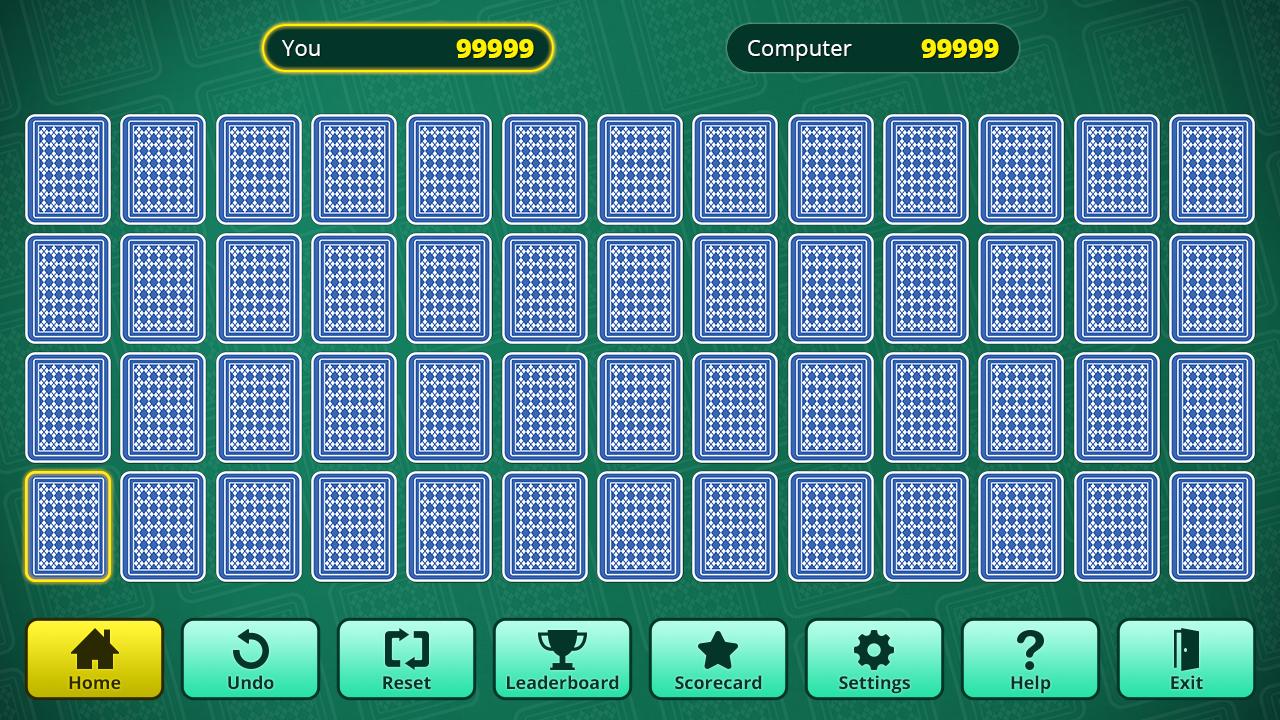
Task: Click the Computer score display
Action: [x=872, y=48]
